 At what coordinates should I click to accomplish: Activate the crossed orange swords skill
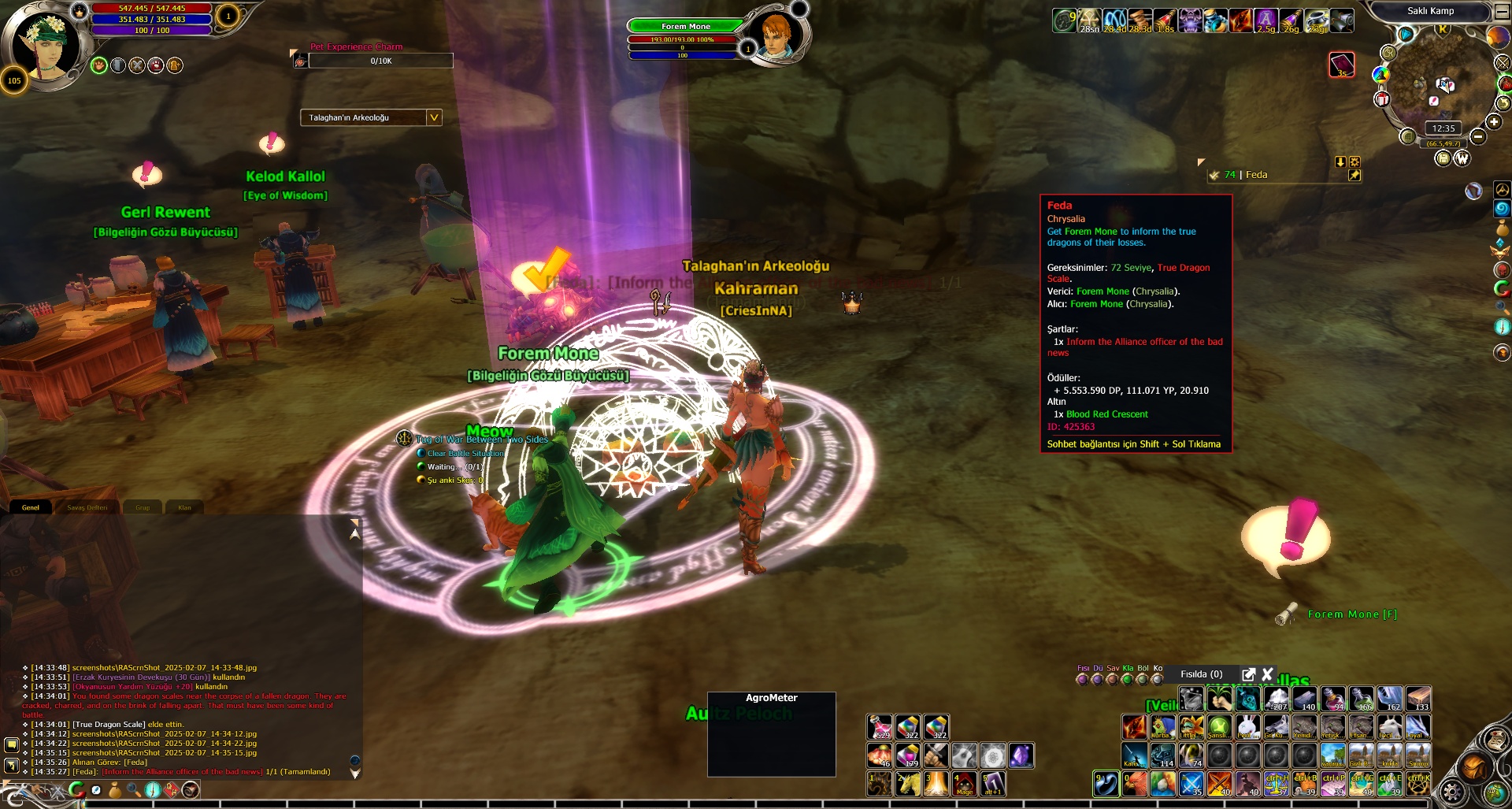coord(1219,784)
